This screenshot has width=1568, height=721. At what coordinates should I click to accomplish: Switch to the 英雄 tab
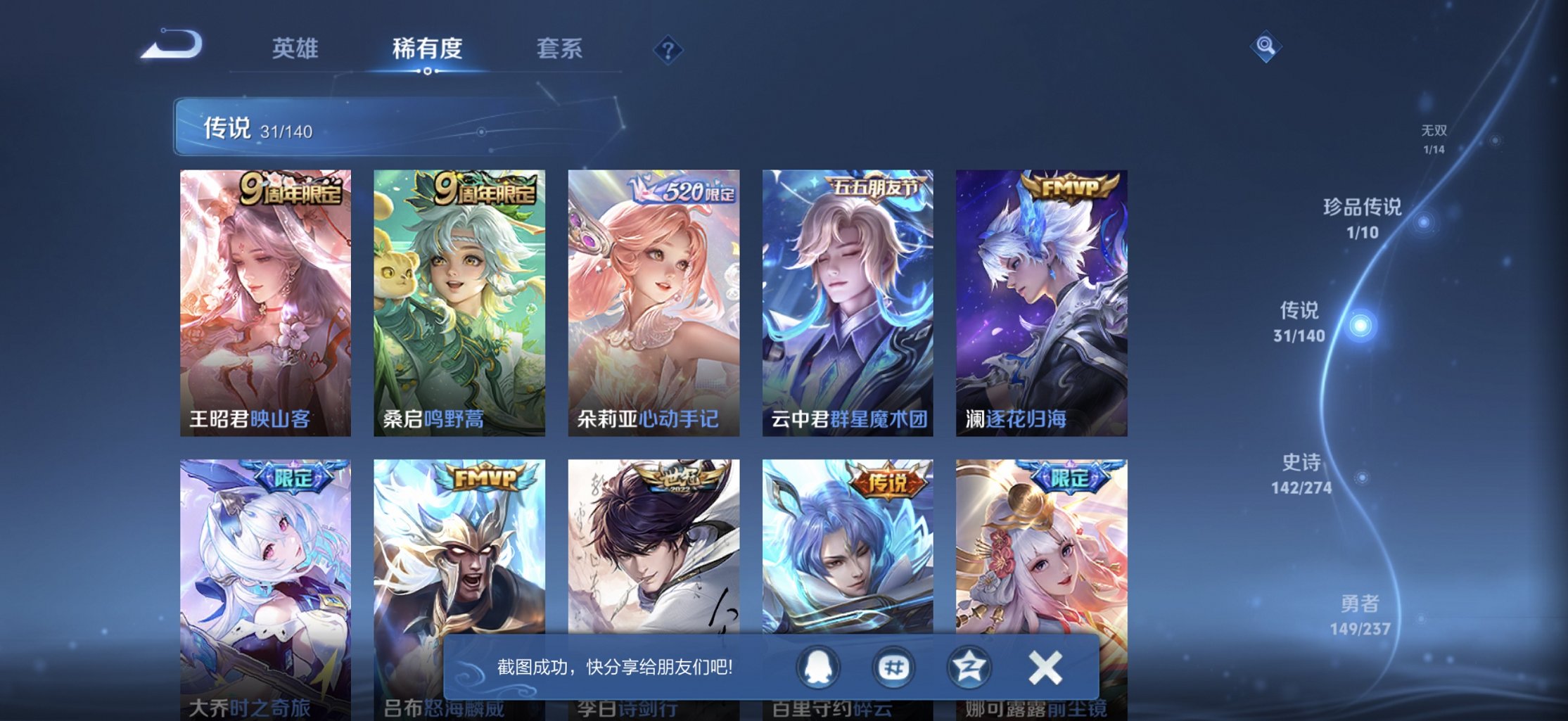(x=295, y=48)
